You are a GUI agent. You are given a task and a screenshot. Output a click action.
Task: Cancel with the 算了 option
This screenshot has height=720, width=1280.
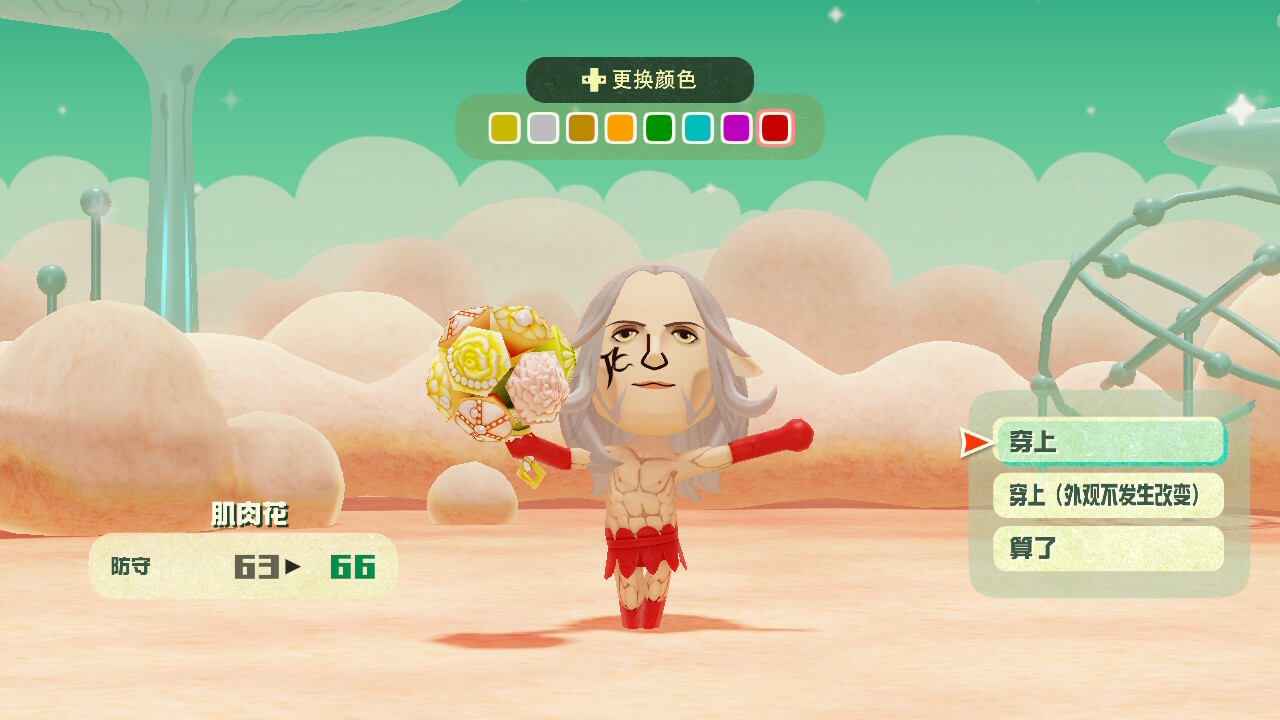[1108, 548]
